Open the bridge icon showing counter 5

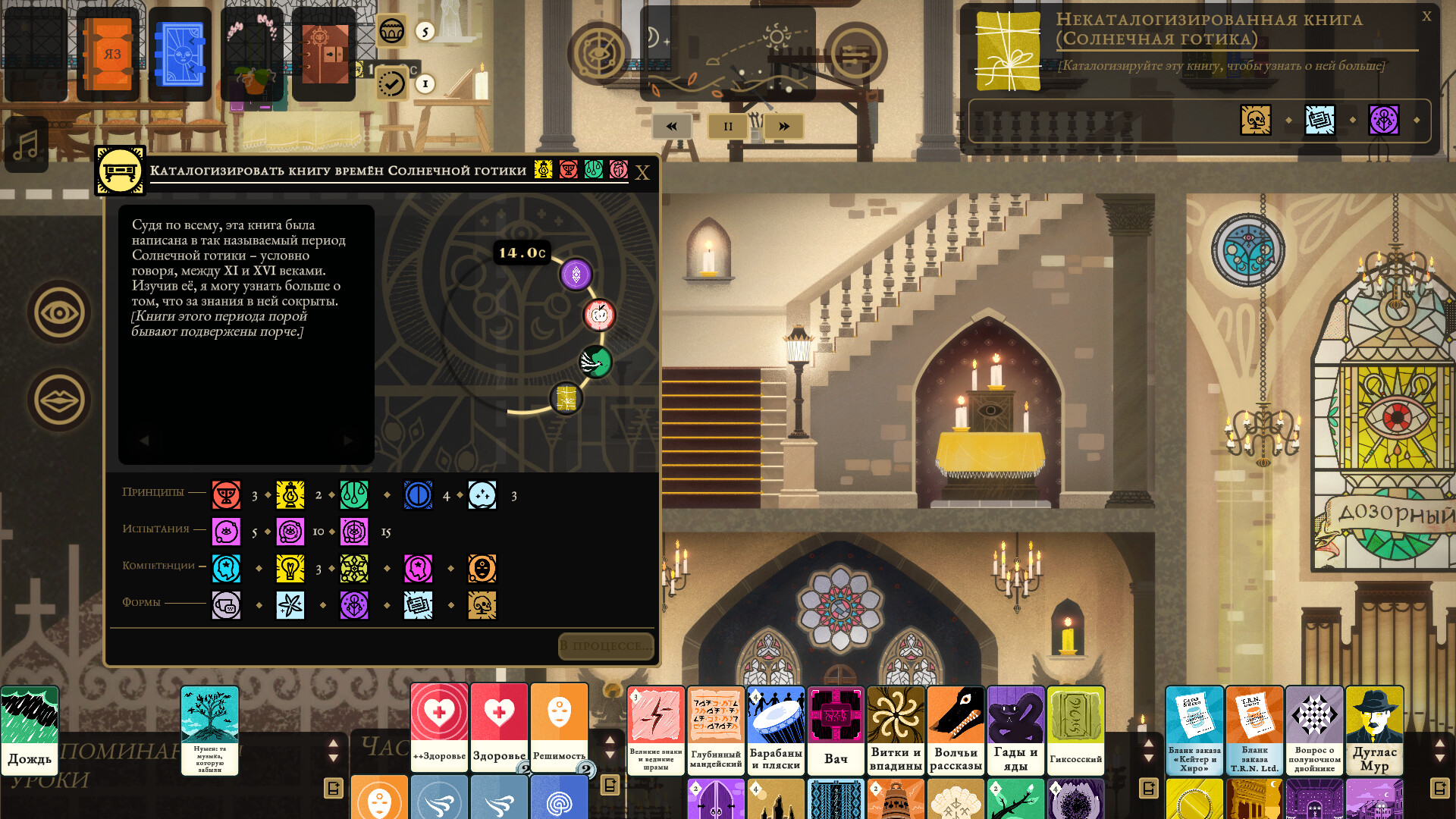tap(391, 33)
